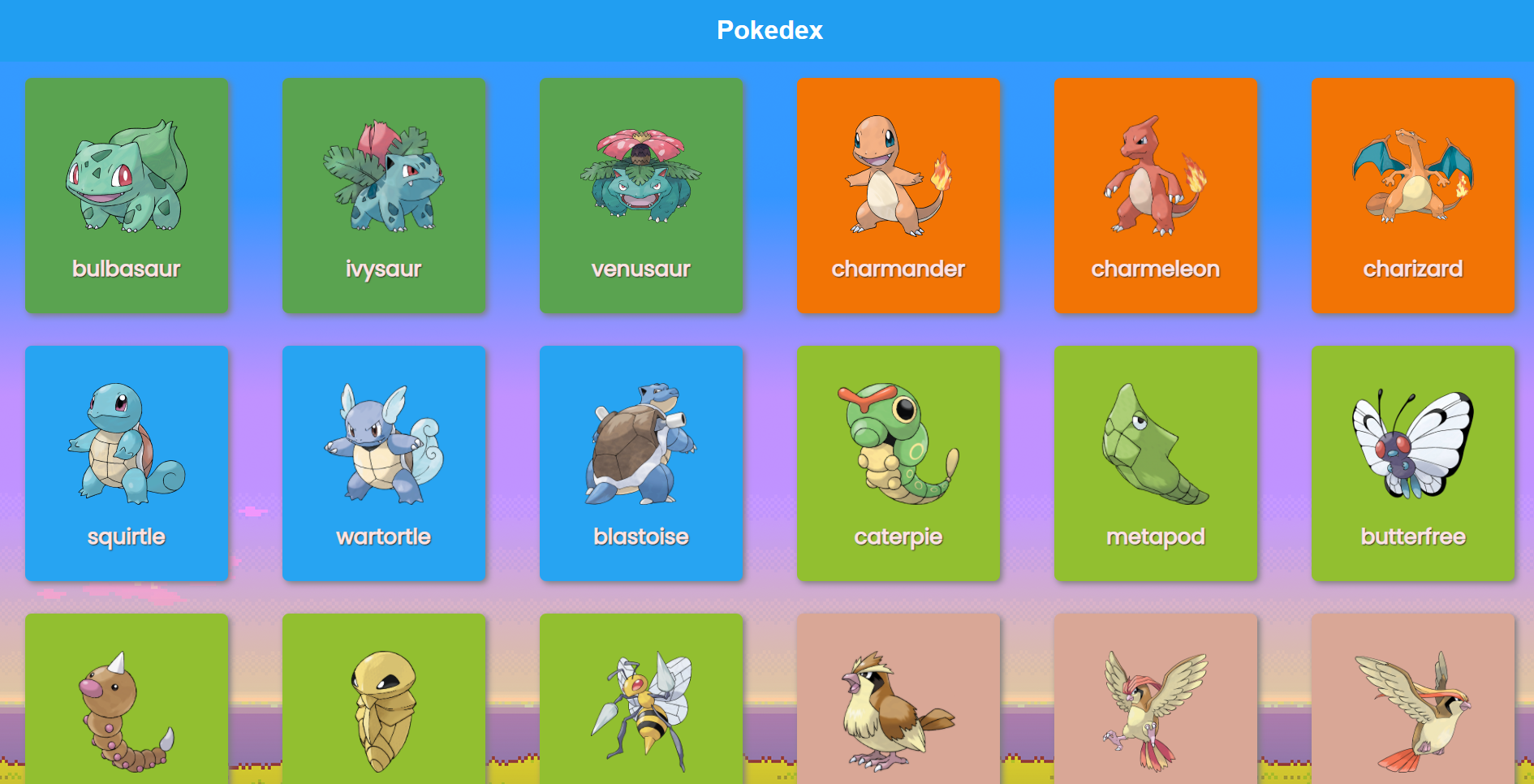This screenshot has width=1534, height=784.
Task: Click the charizard sprite image
Action: [x=1412, y=174]
